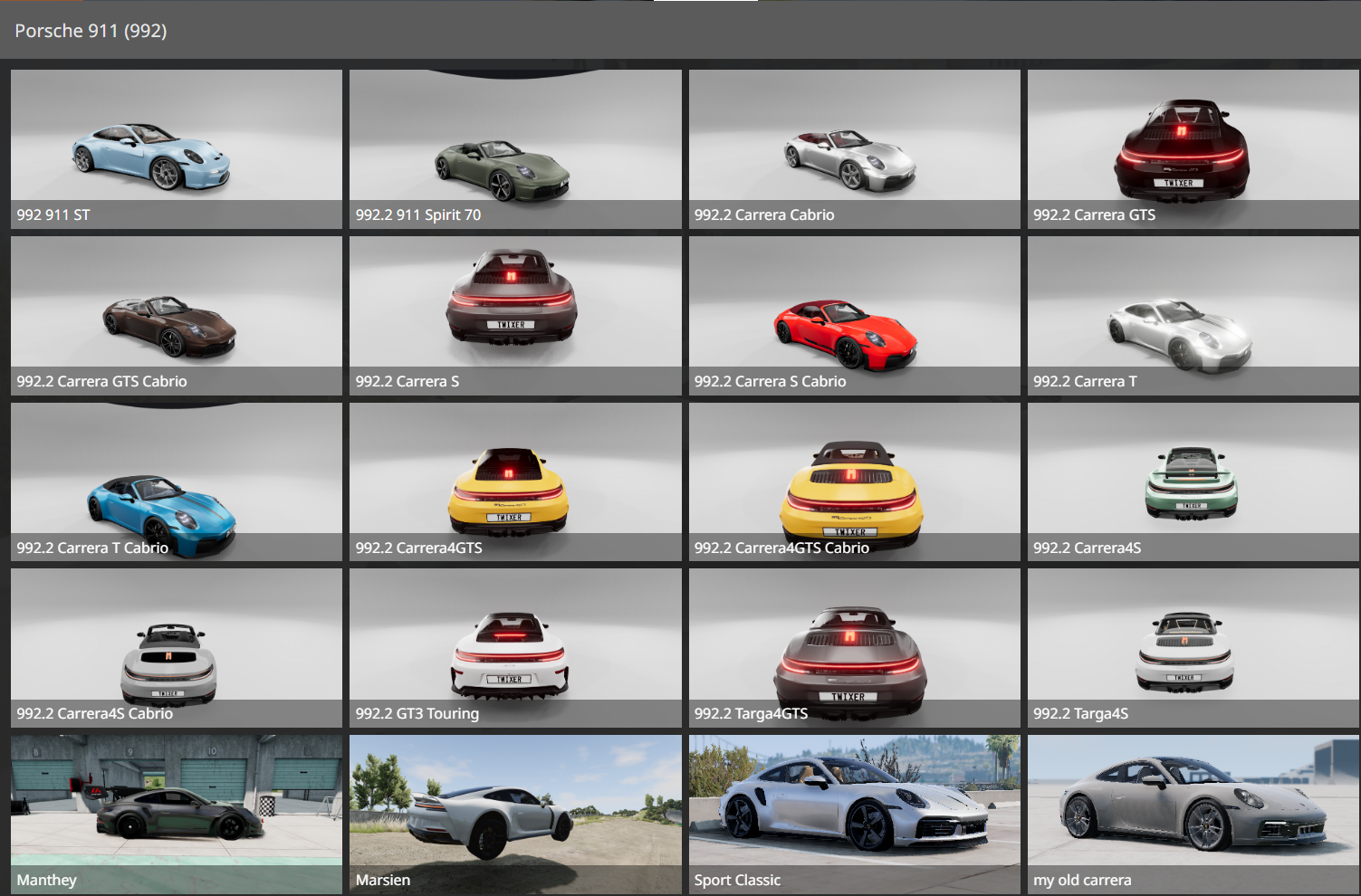1361x896 pixels.
Task: Select the 992 911 ST configuration
Action: point(177,148)
